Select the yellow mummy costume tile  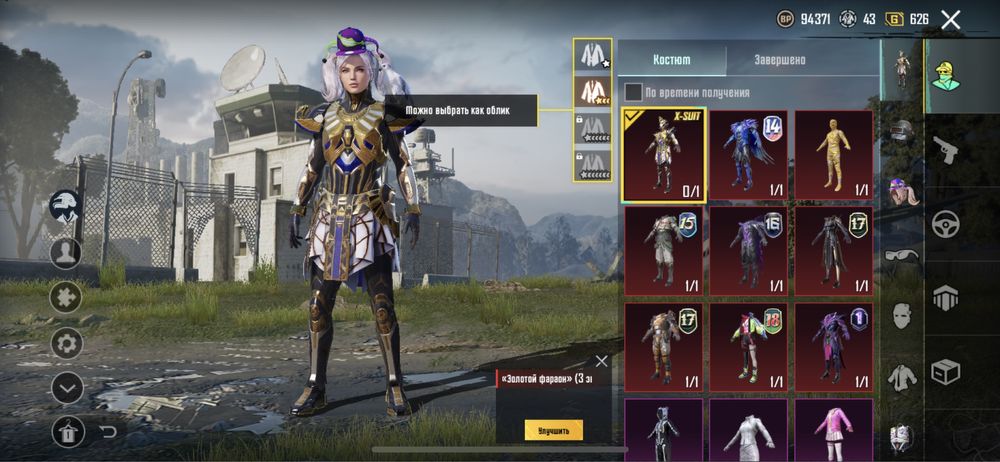(833, 154)
